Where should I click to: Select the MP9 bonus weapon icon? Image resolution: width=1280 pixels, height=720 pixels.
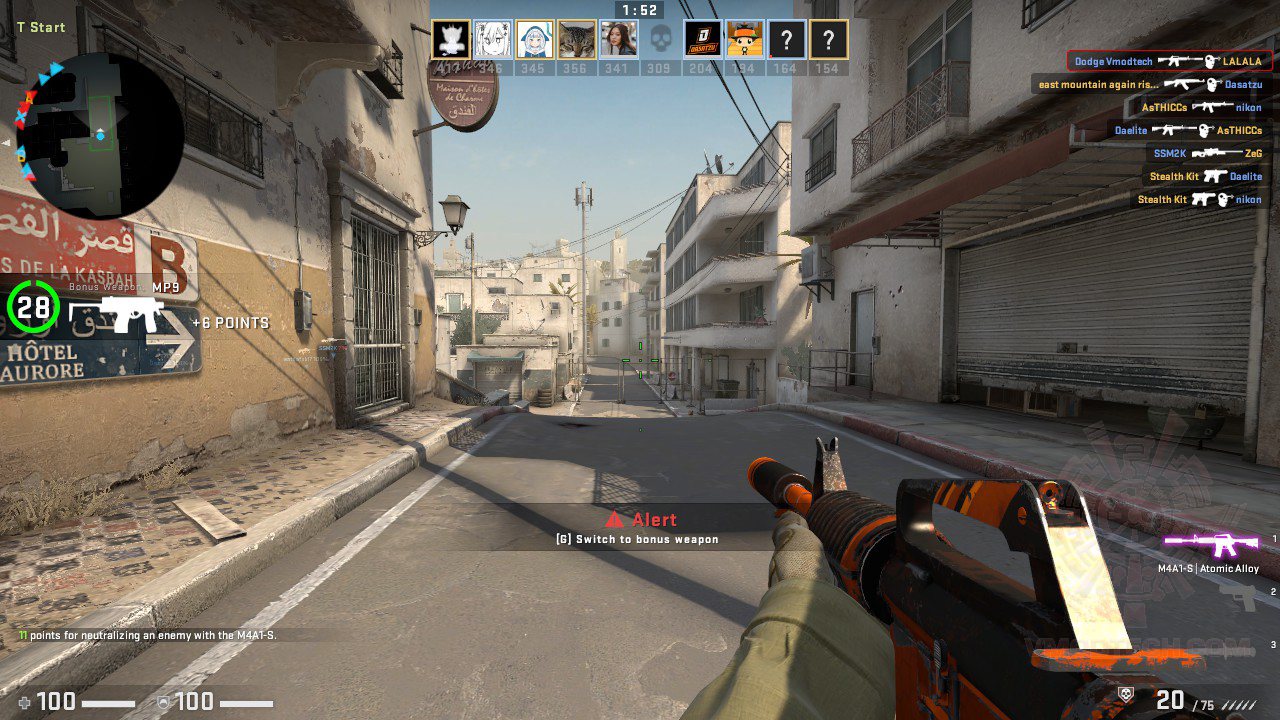pyautogui.click(x=118, y=314)
